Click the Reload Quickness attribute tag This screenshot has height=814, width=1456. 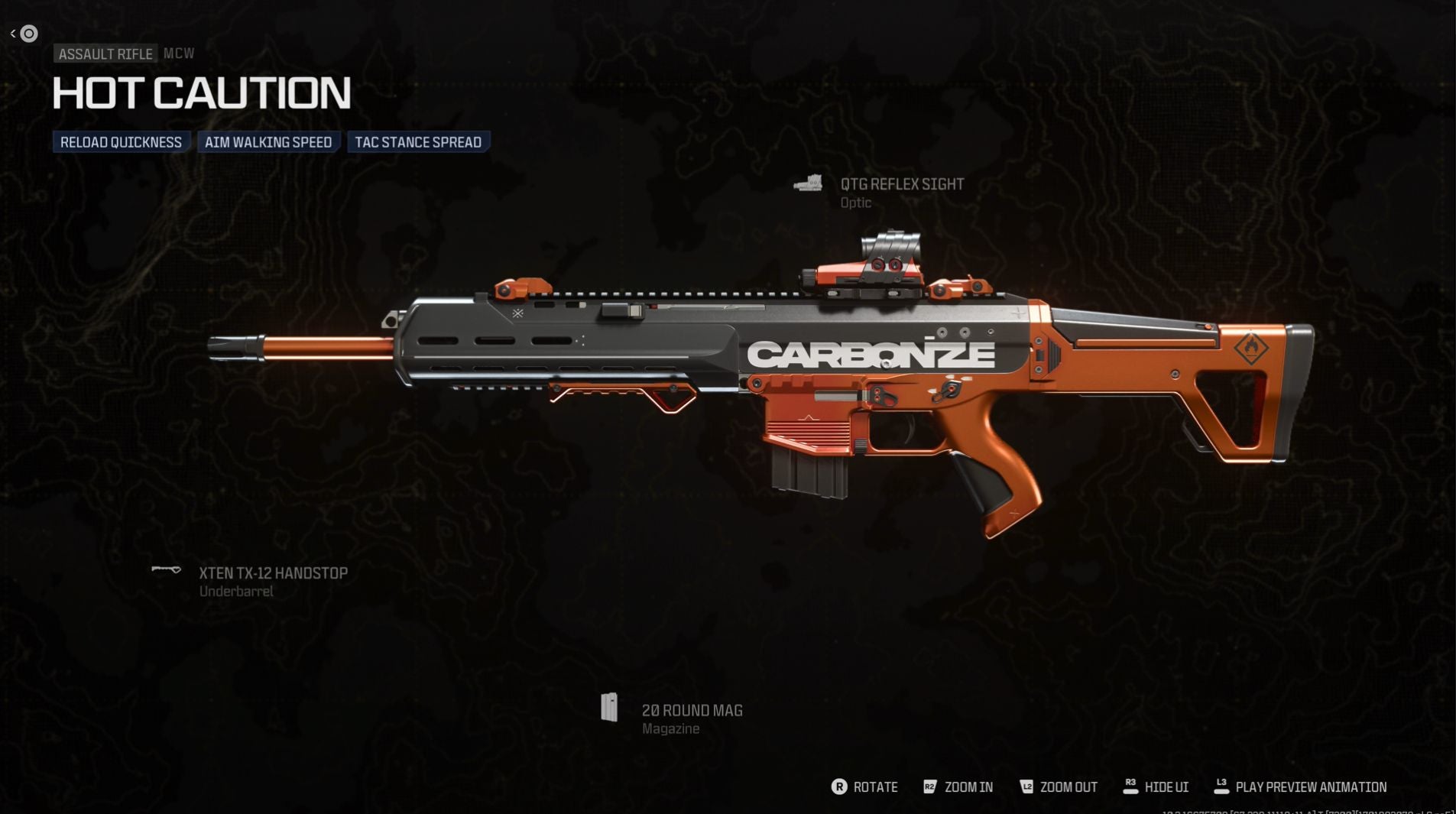tap(121, 142)
